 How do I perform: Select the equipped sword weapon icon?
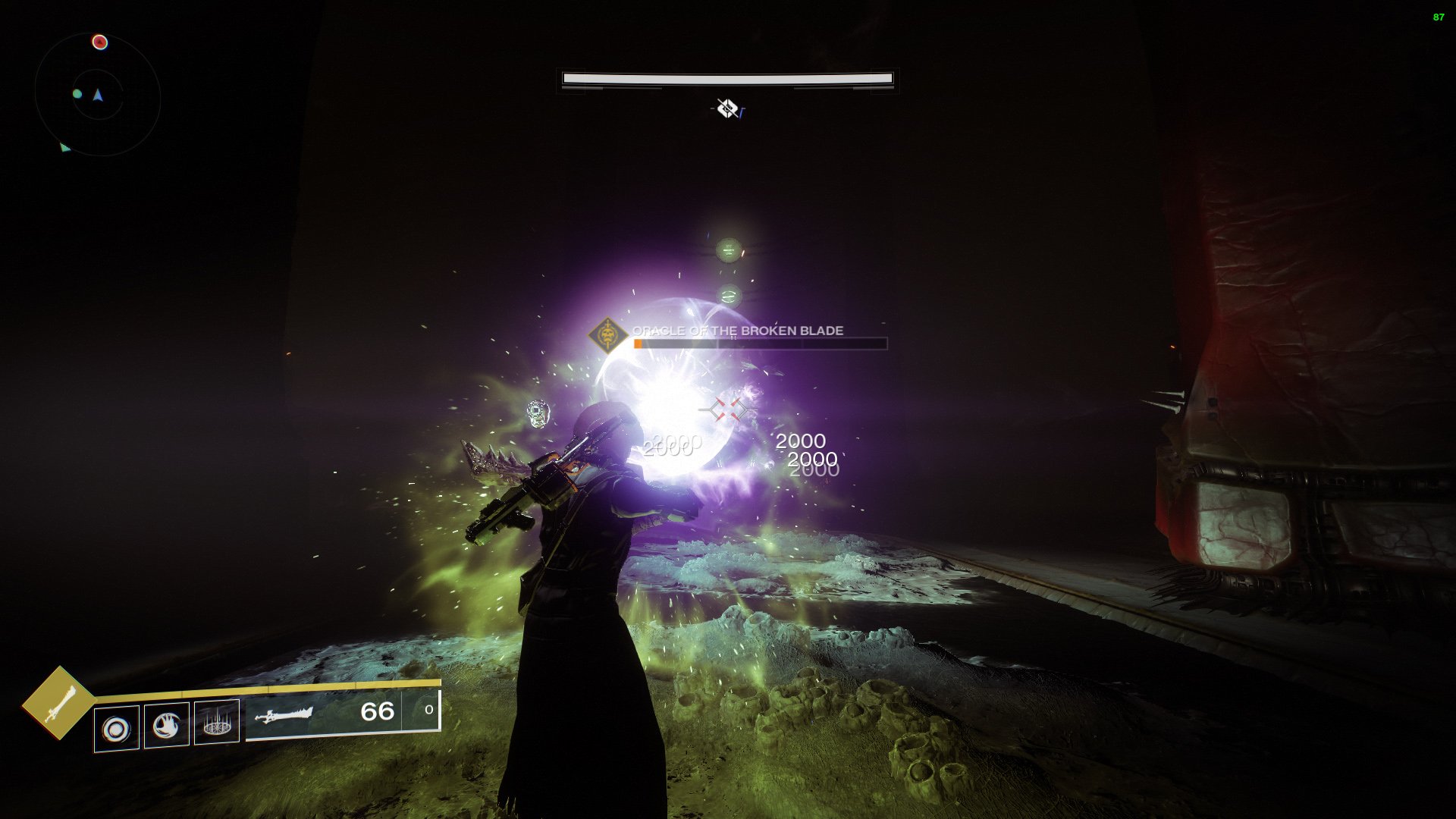click(284, 715)
